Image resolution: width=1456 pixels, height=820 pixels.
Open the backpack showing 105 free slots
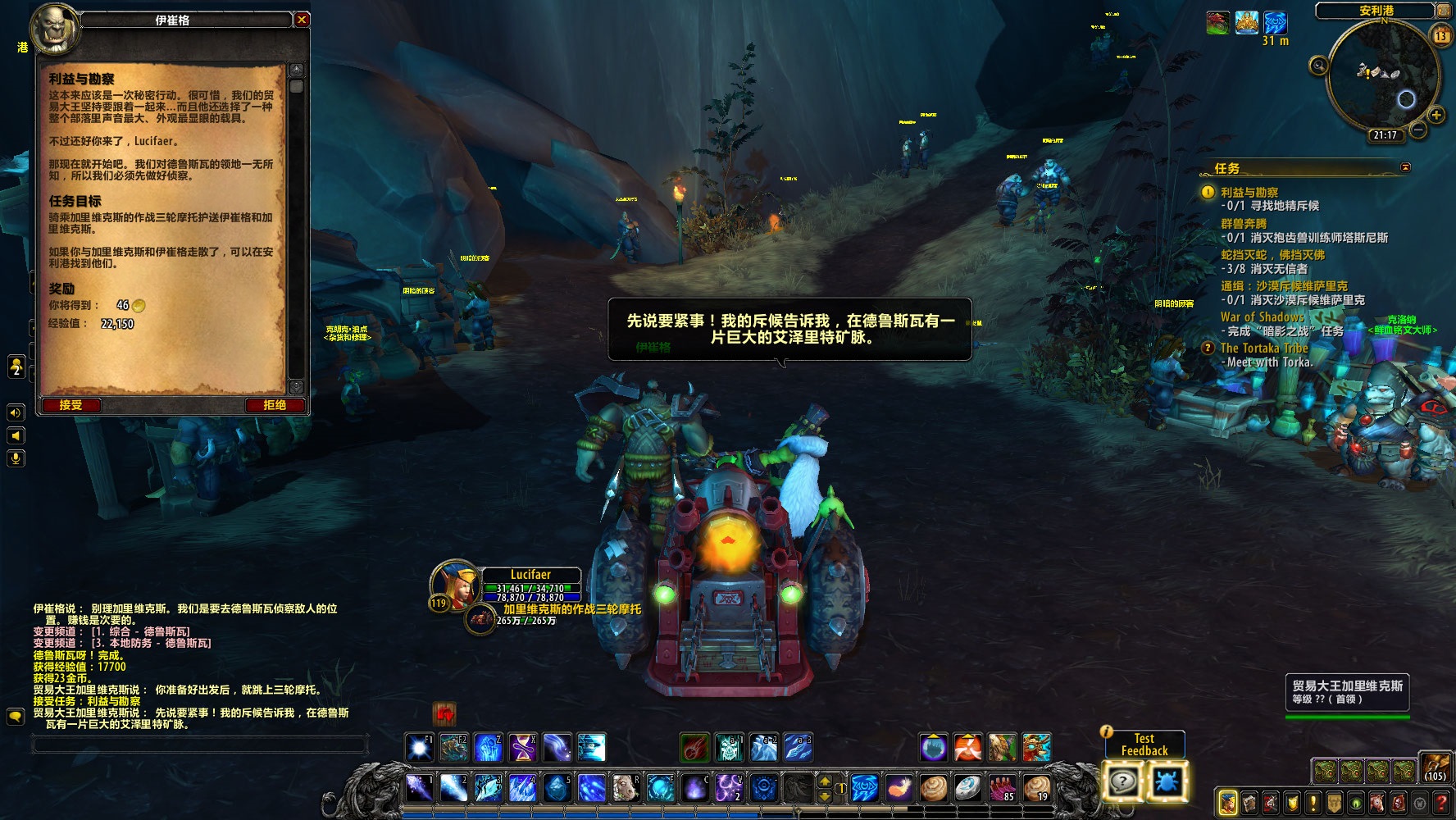1435,768
